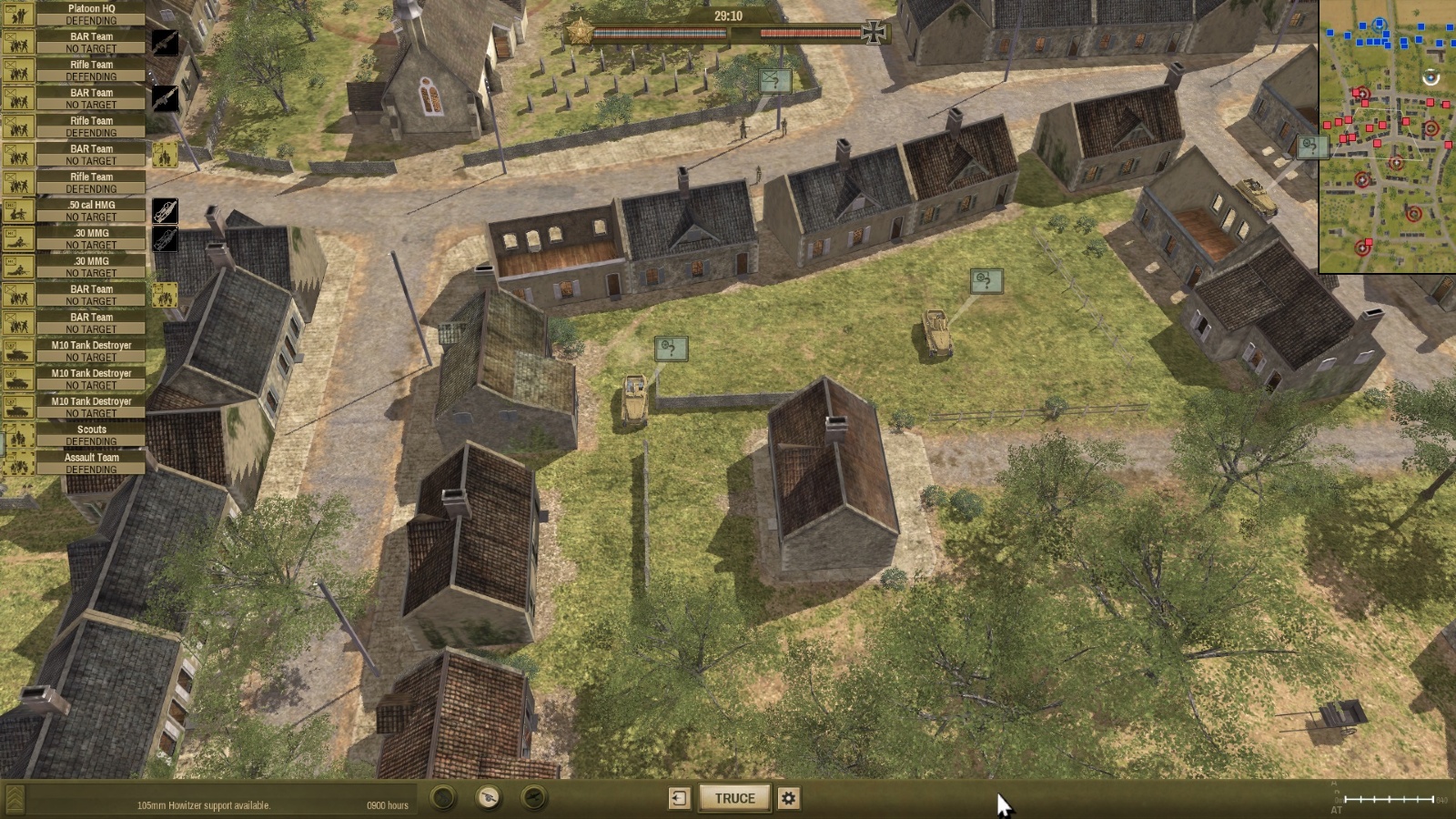Select the air strike support icon
Viewport: 1456px width, 819px height.
[534, 798]
